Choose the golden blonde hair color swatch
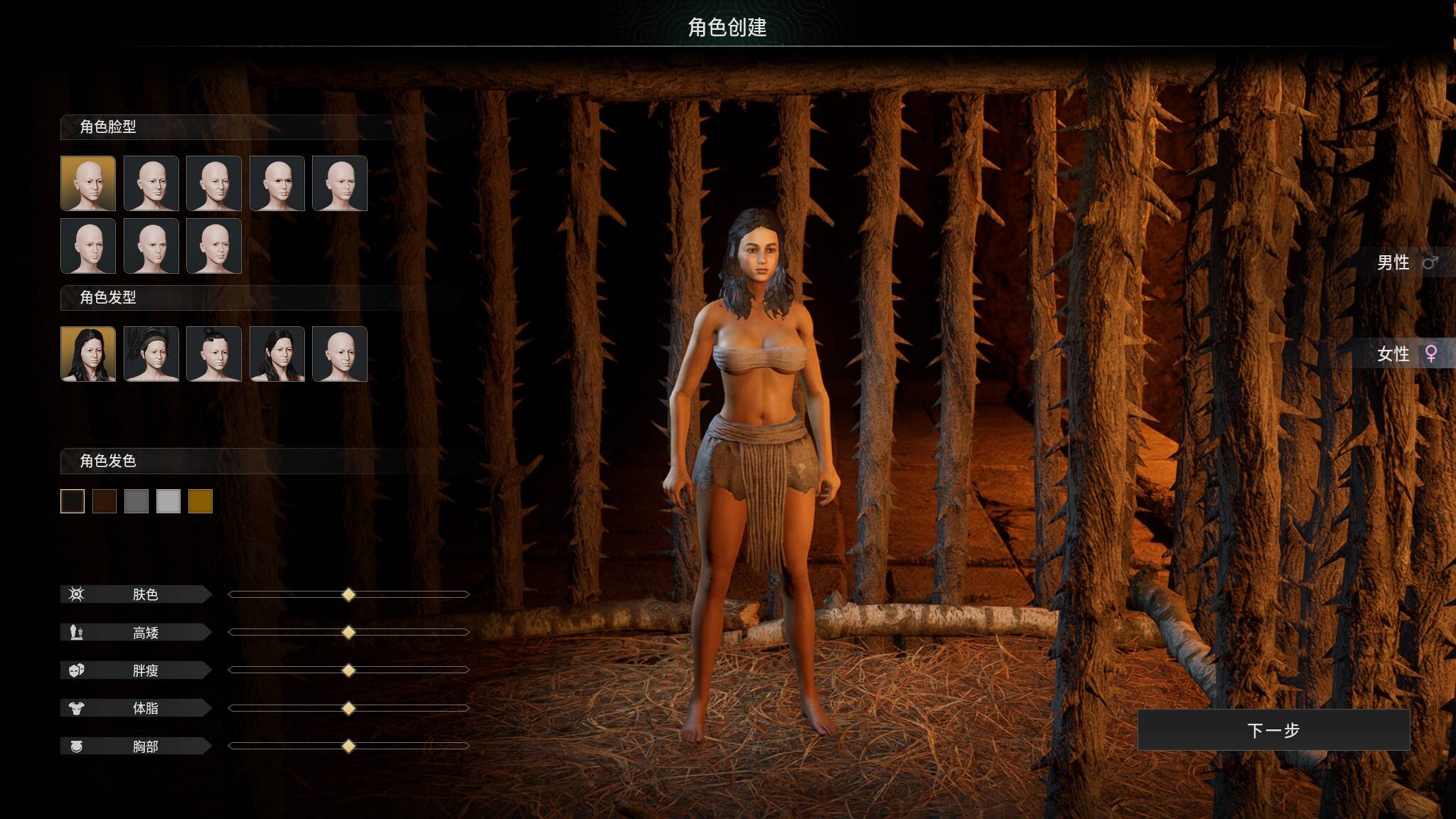The image size is (1456, 819). [200, 501]
